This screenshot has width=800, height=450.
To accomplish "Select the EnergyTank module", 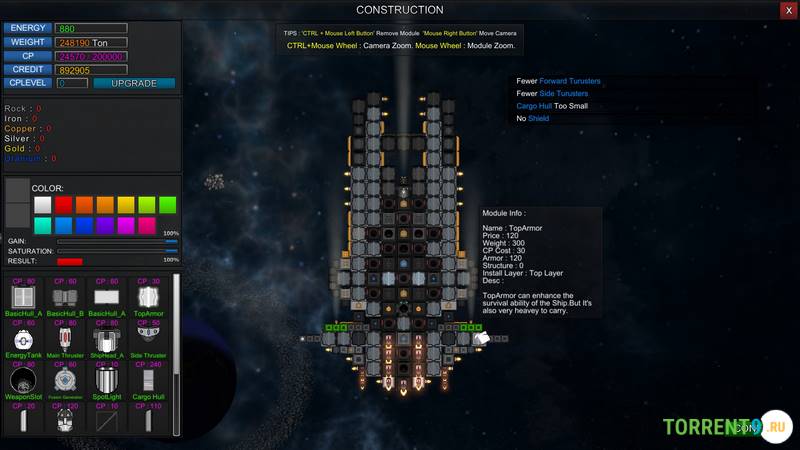I will 22,339.
